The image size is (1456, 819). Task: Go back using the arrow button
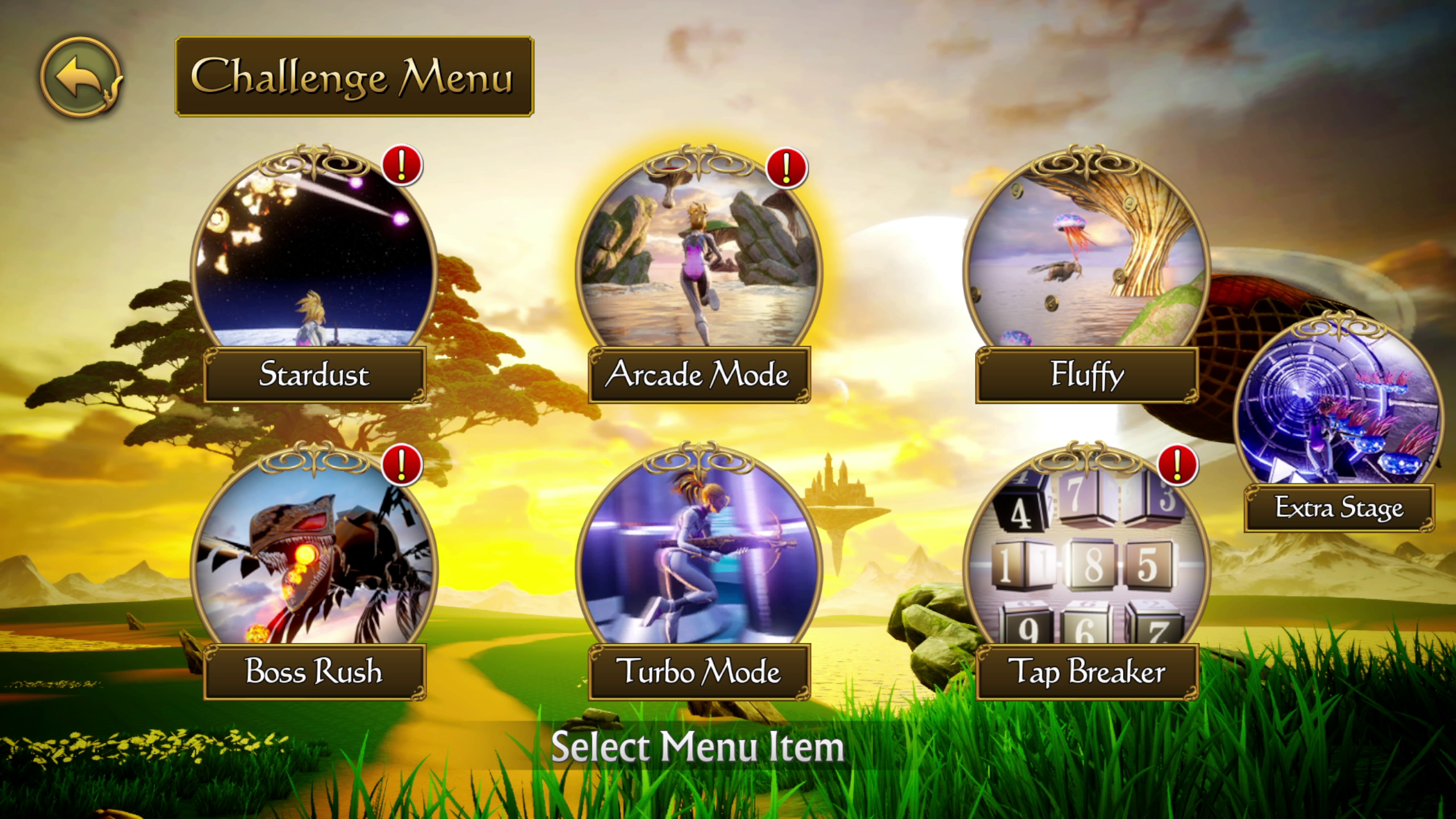tap(80, 77)
